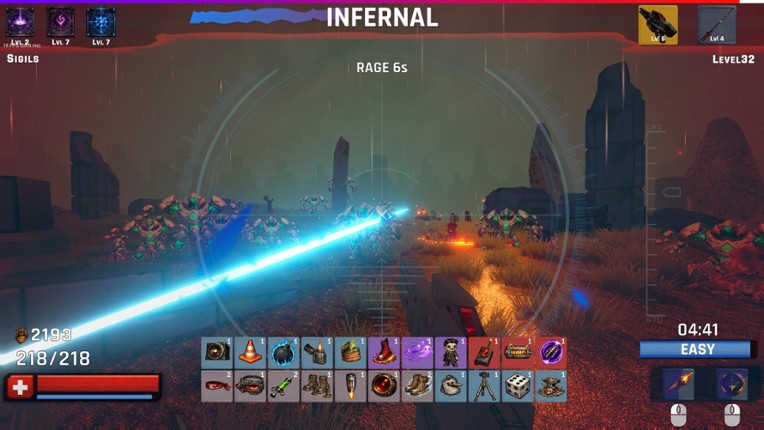
Task: Select the red boot item slot
Action: tap(384, 352)
